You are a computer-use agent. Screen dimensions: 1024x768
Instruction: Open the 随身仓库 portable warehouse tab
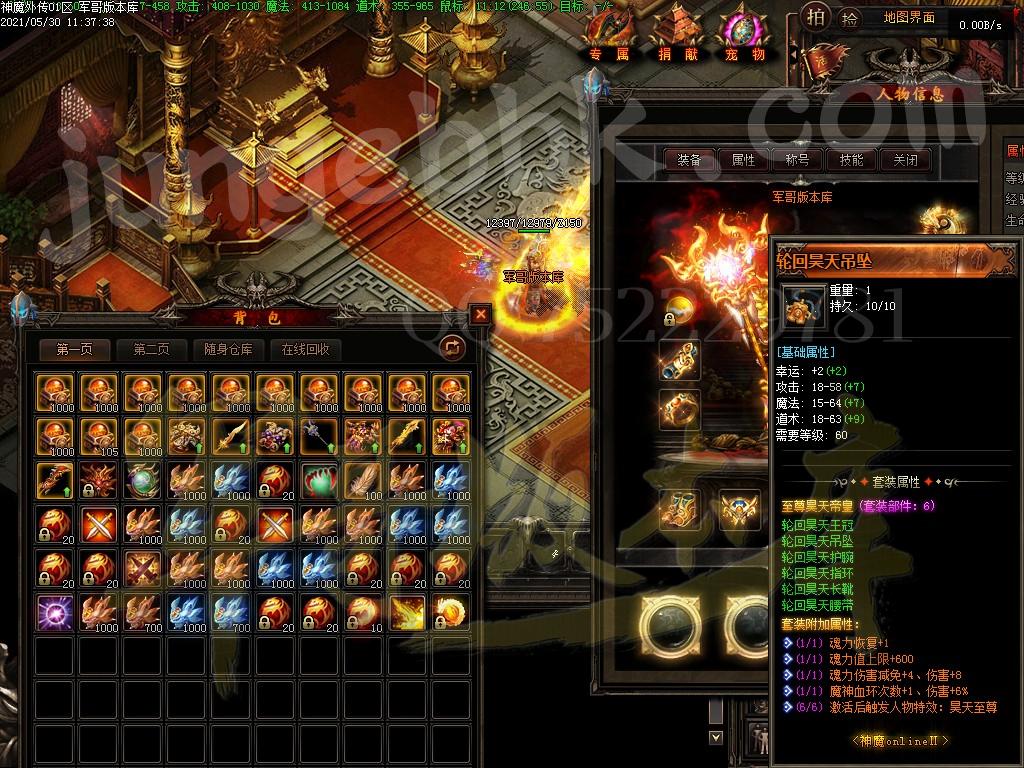(229, 349)
